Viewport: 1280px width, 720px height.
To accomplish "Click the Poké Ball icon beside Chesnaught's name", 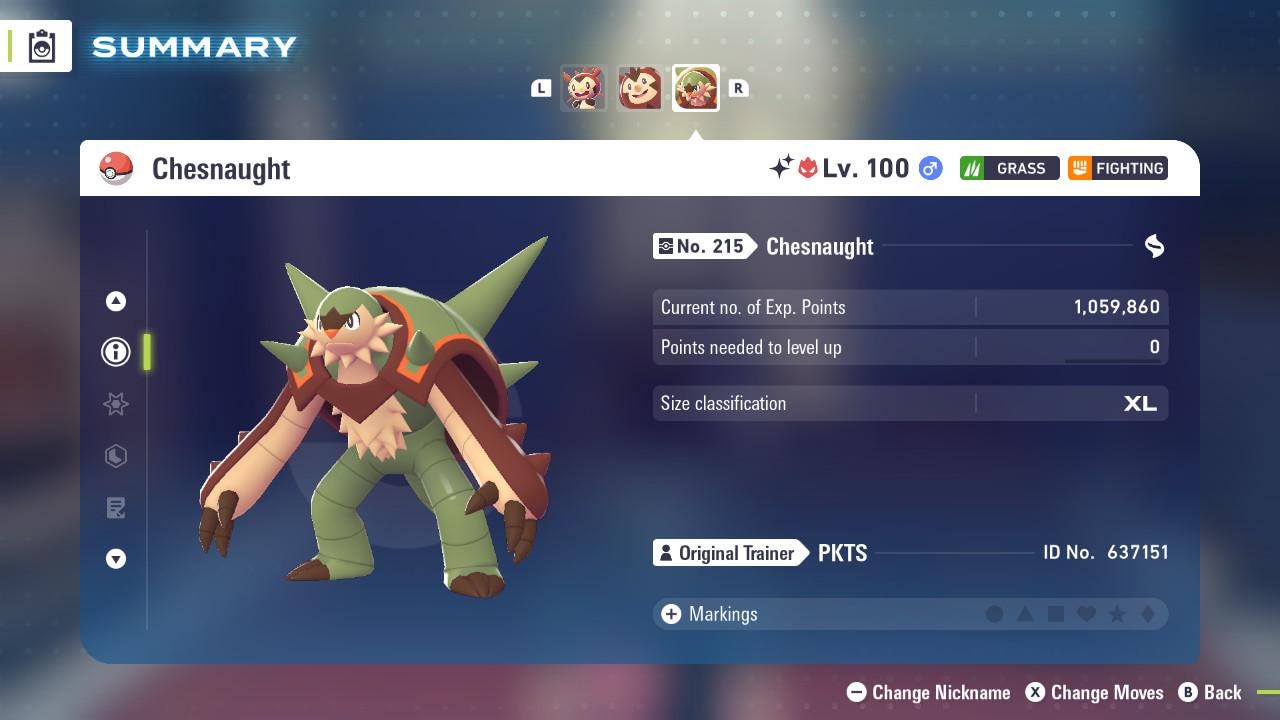I will point(115,168).
